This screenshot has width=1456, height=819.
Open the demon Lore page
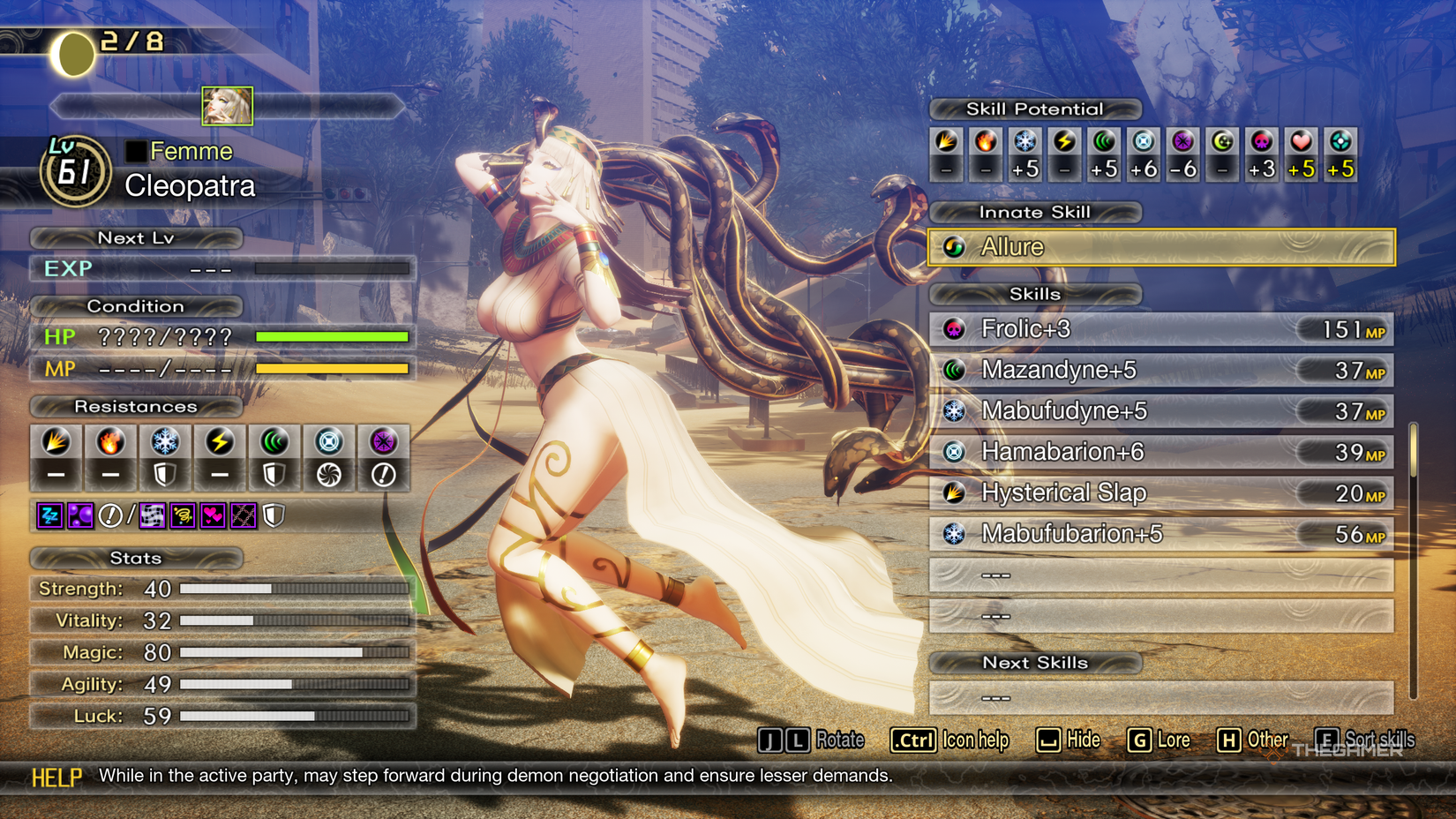[1173, 740]
